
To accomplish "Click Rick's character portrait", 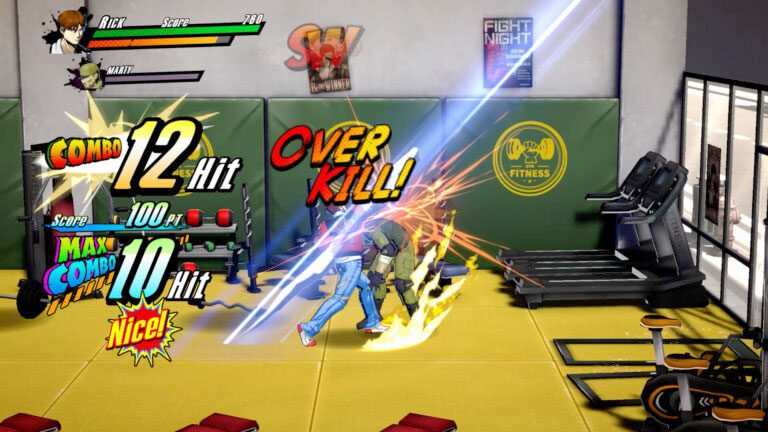I will point(68,29).
